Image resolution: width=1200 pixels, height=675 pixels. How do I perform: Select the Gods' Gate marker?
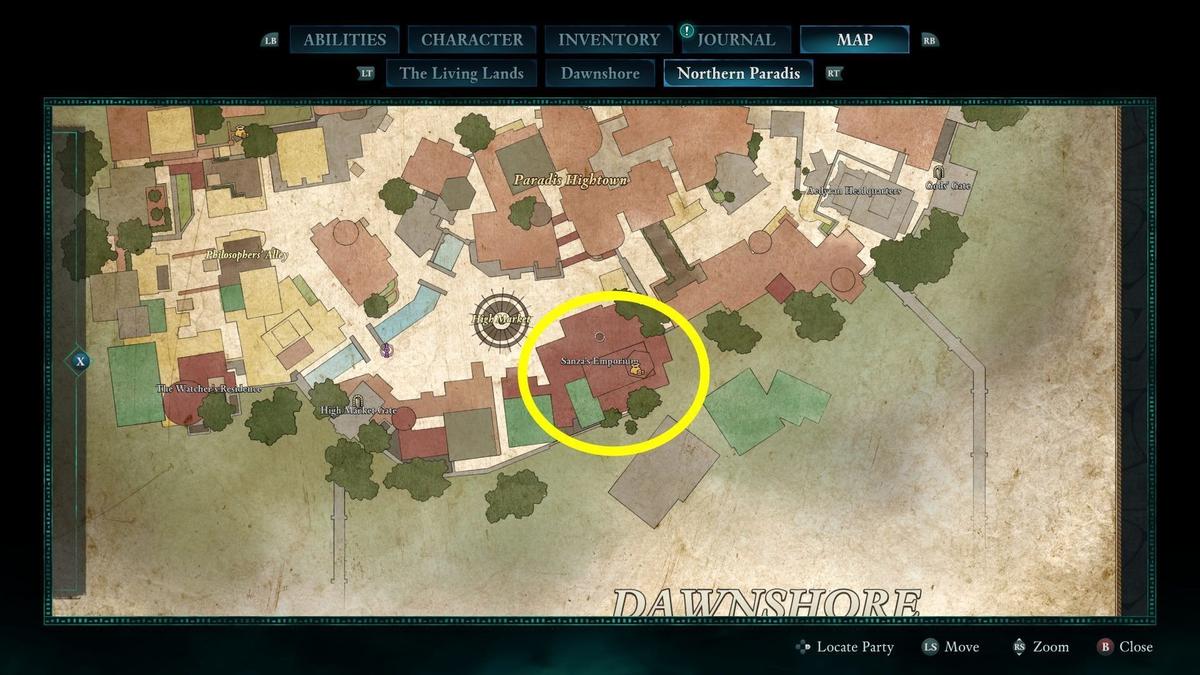tap(938, 174)
